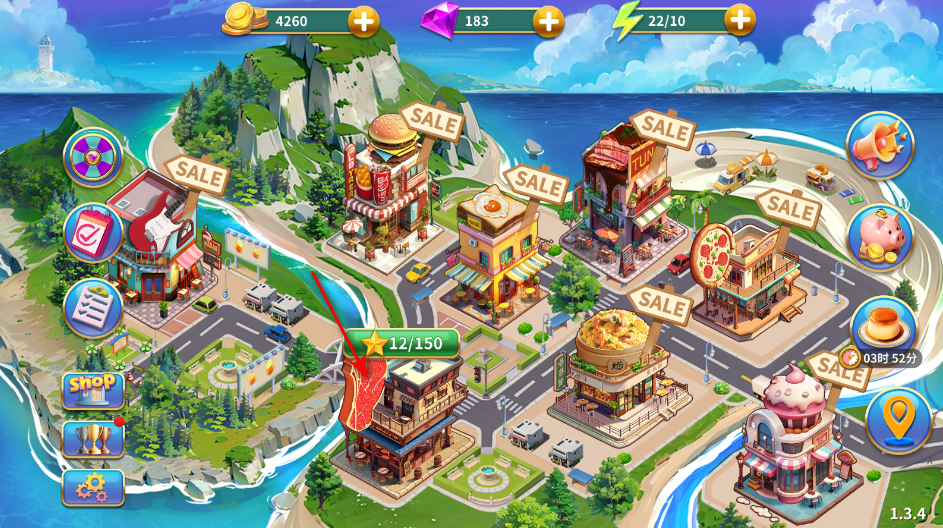The image size is (943, 528).
Task: Show the clipboard task list
Action: pyautogui.click(x=93, y=308)
